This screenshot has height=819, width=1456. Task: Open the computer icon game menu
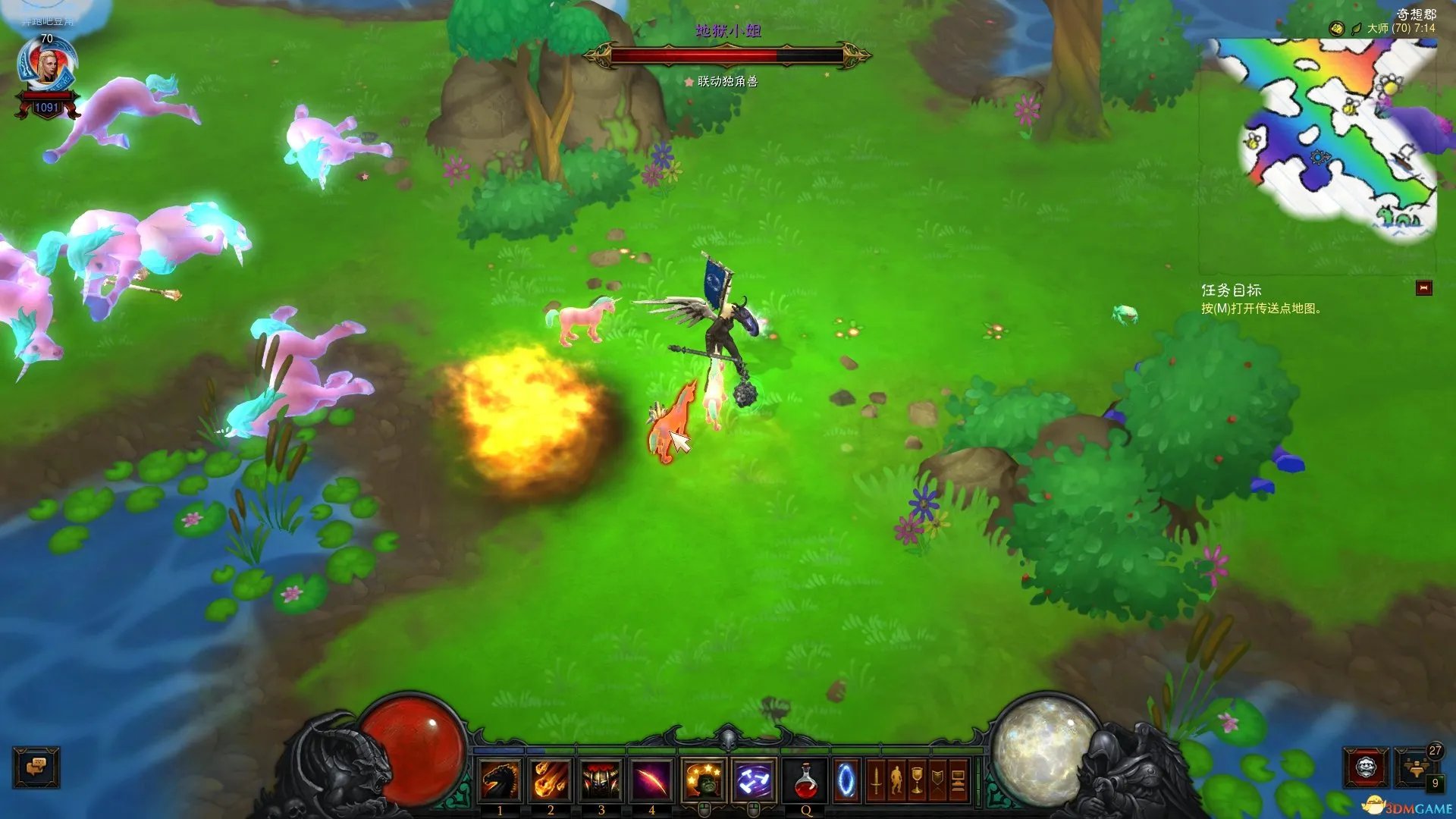click(x=958, y=780)
